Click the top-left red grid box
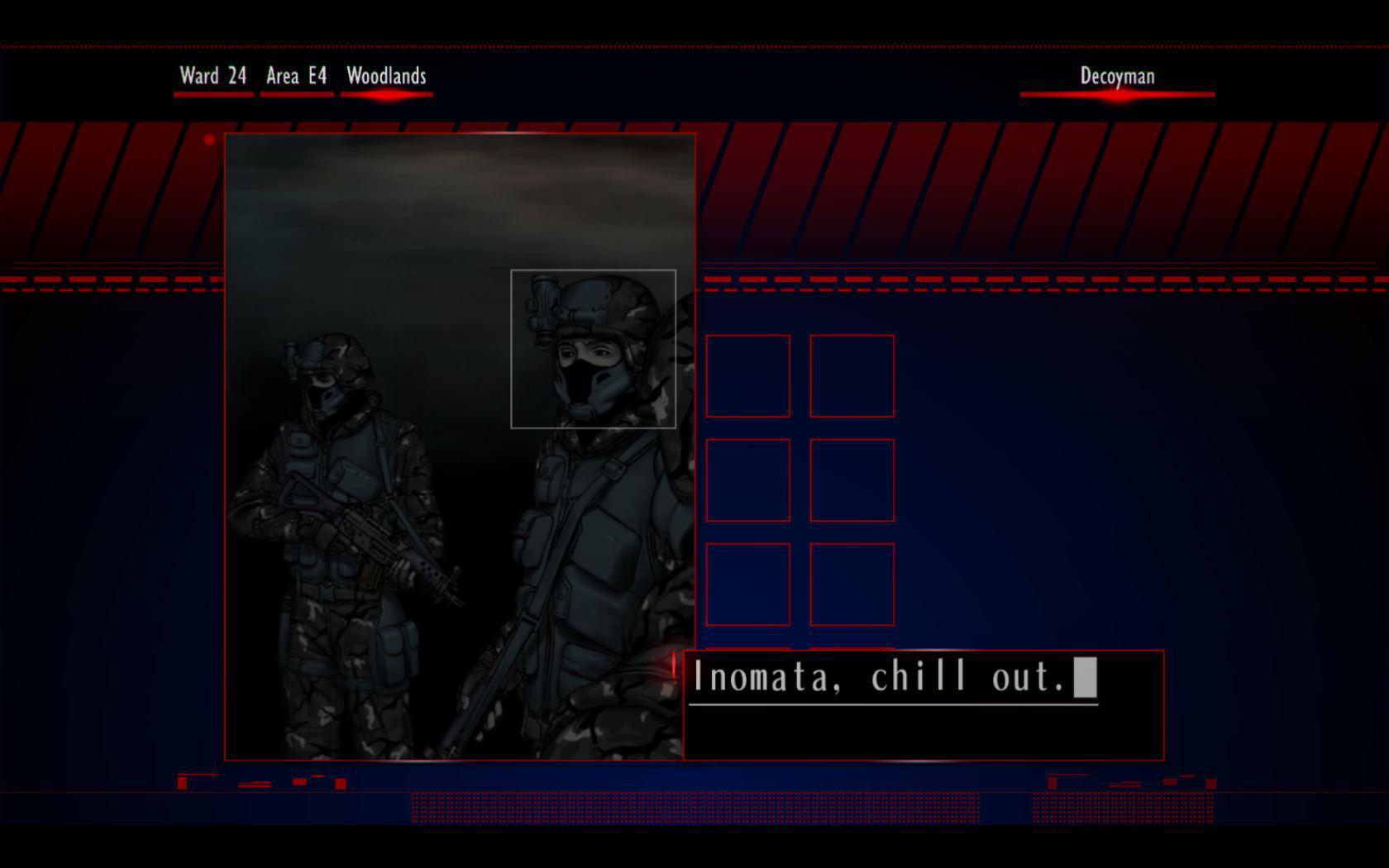 747,376
